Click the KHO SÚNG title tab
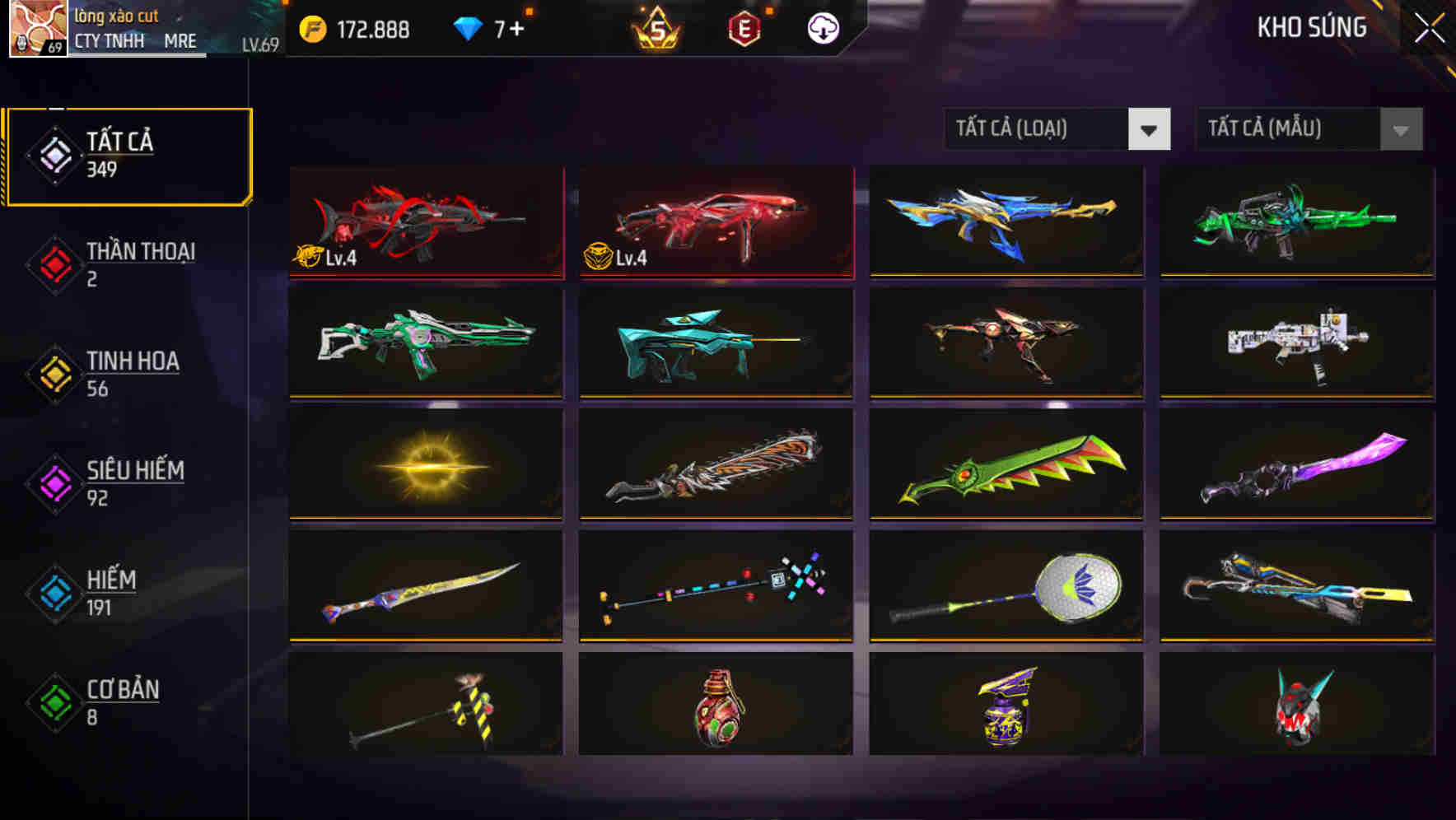The width and height of the screenshot is (1456, 820). point(1311,27)
